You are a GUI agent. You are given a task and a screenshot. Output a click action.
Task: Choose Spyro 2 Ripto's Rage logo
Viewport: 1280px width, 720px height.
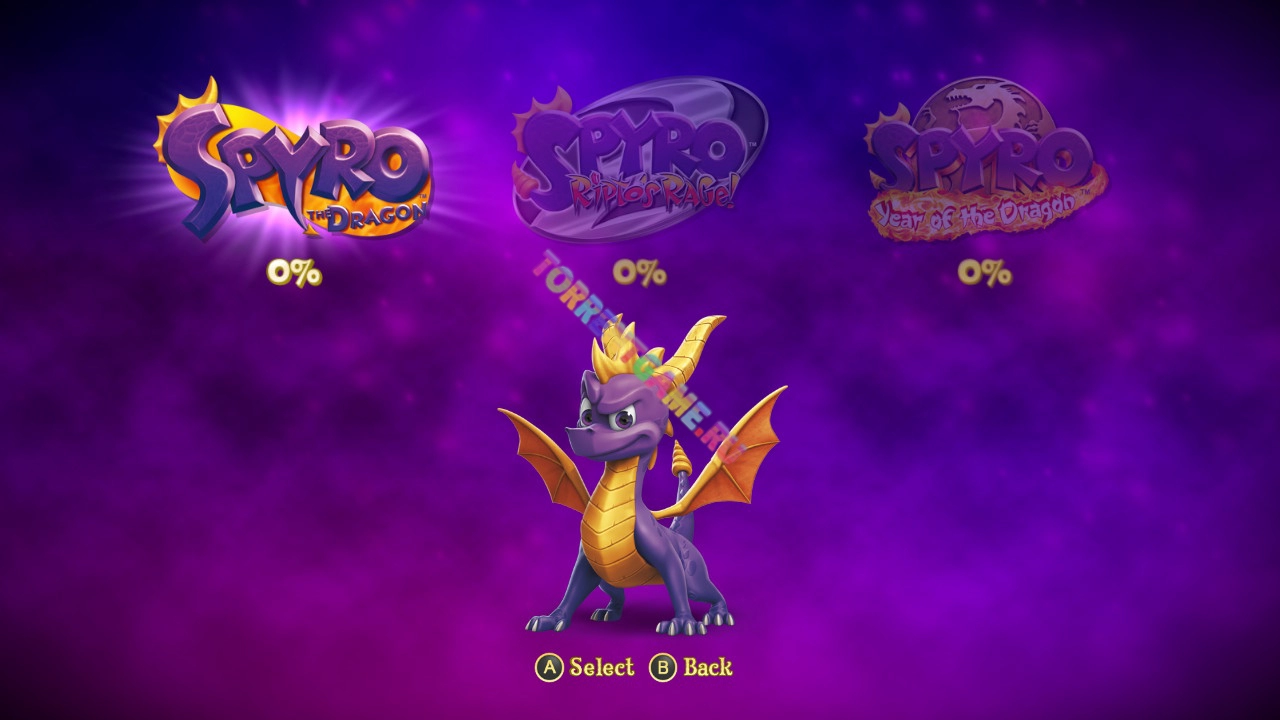click(x=638, y=160)
